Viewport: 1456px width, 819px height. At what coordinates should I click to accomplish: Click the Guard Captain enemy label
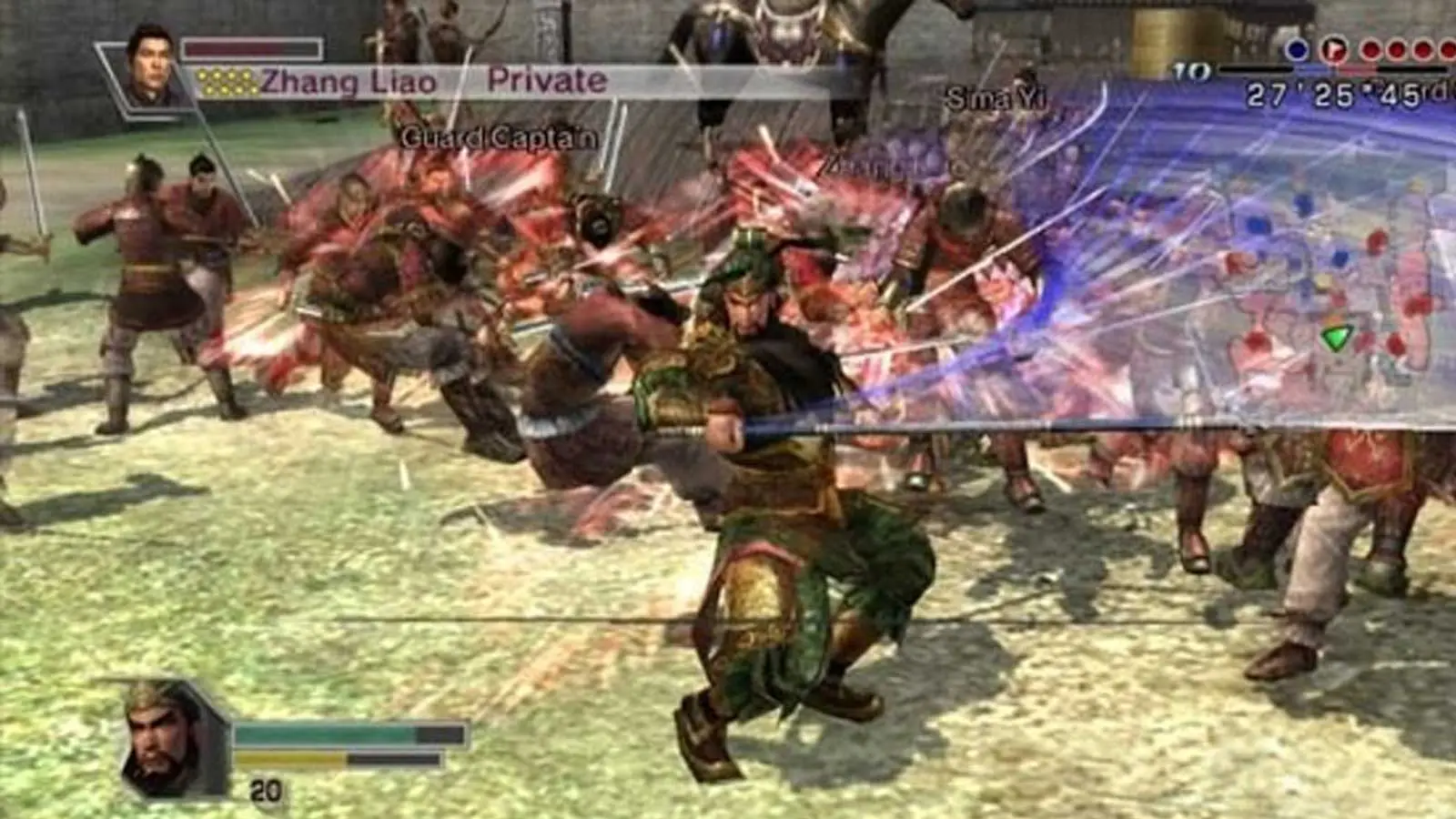coord(497,138)
